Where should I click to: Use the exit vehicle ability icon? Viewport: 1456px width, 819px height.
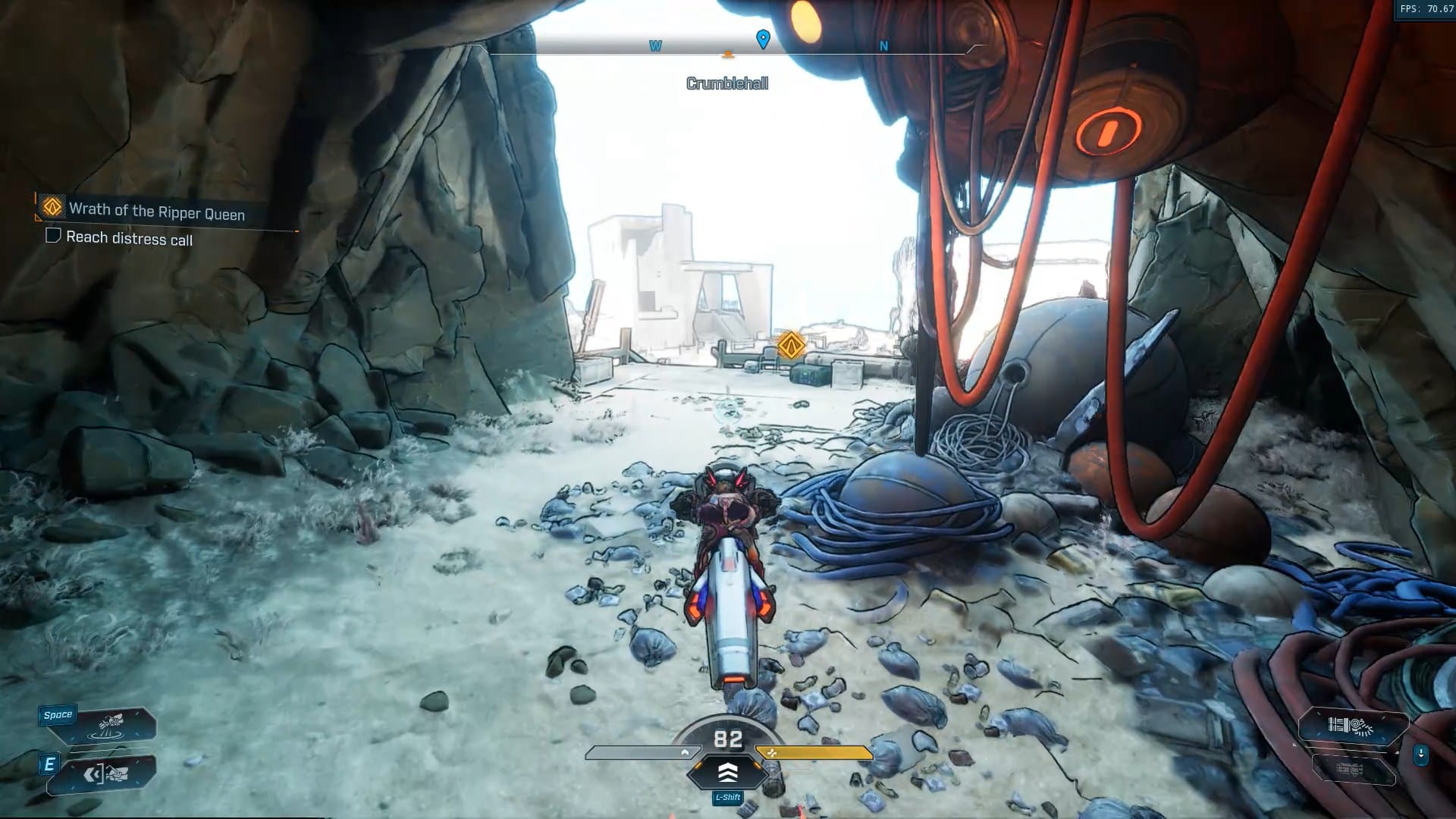[x=106, y=774]
